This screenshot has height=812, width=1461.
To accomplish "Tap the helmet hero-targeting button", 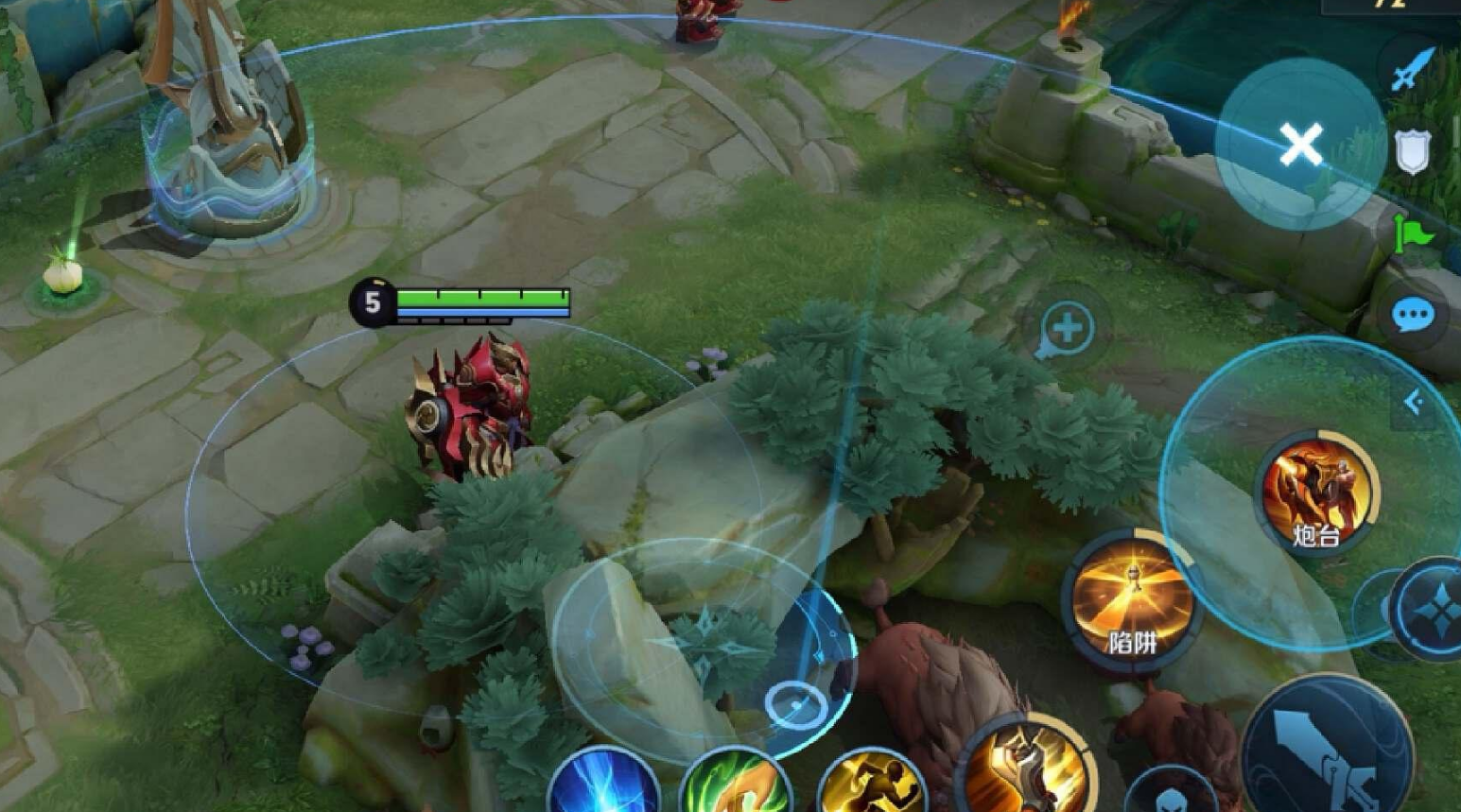I will tap(1171, 792).
